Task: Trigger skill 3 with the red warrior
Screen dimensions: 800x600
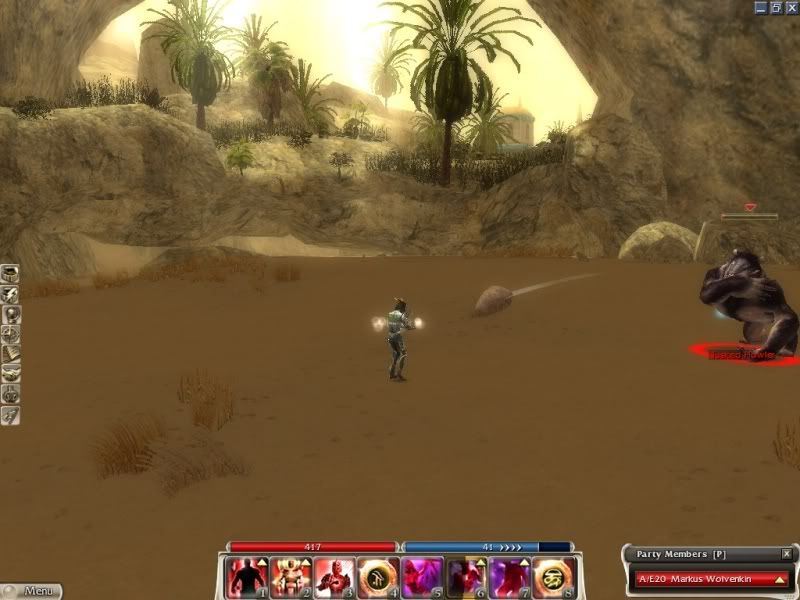Action: 333,577
